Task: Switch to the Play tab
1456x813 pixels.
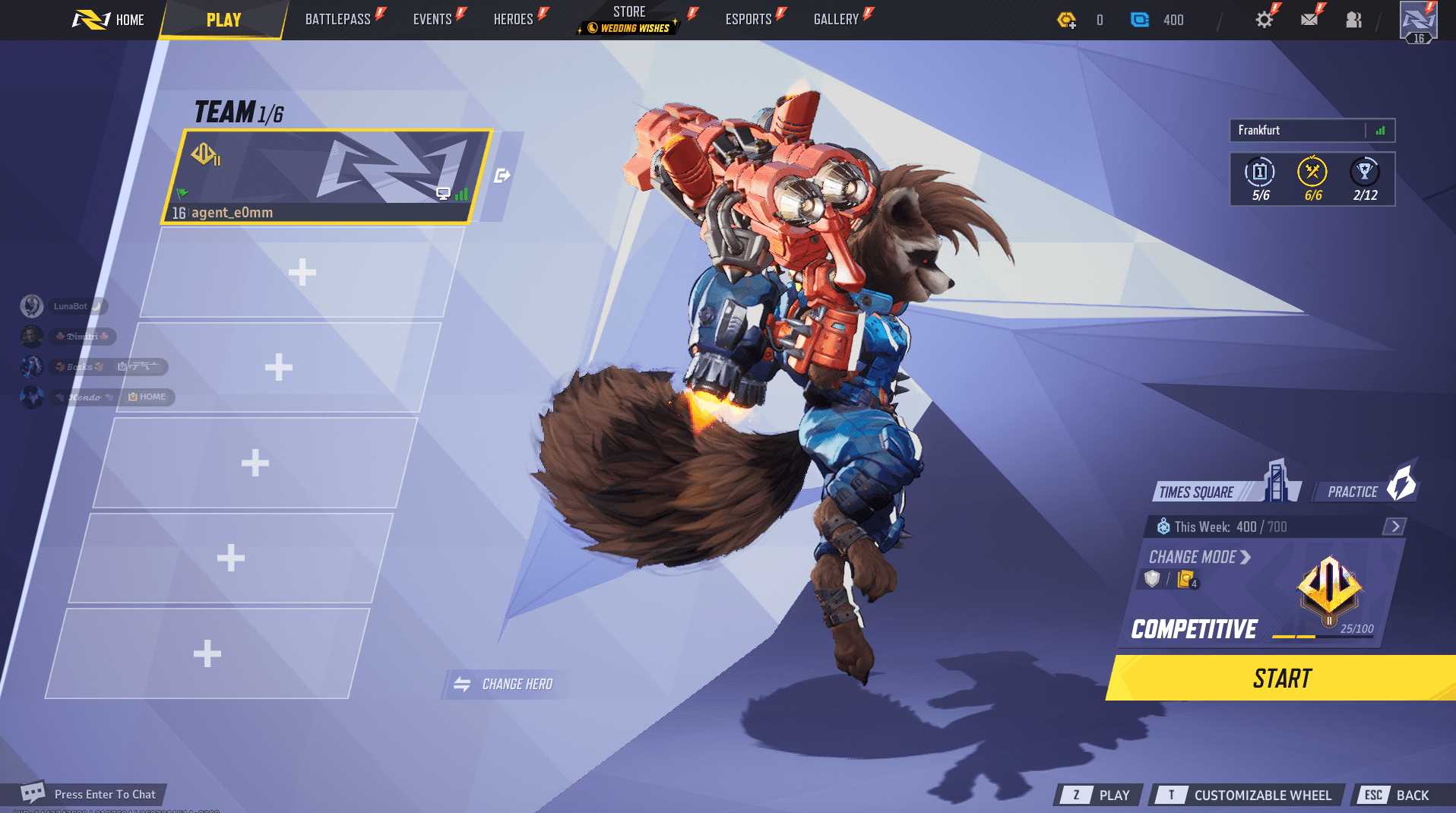Action: pyautogui.click(x=223, y=20)
